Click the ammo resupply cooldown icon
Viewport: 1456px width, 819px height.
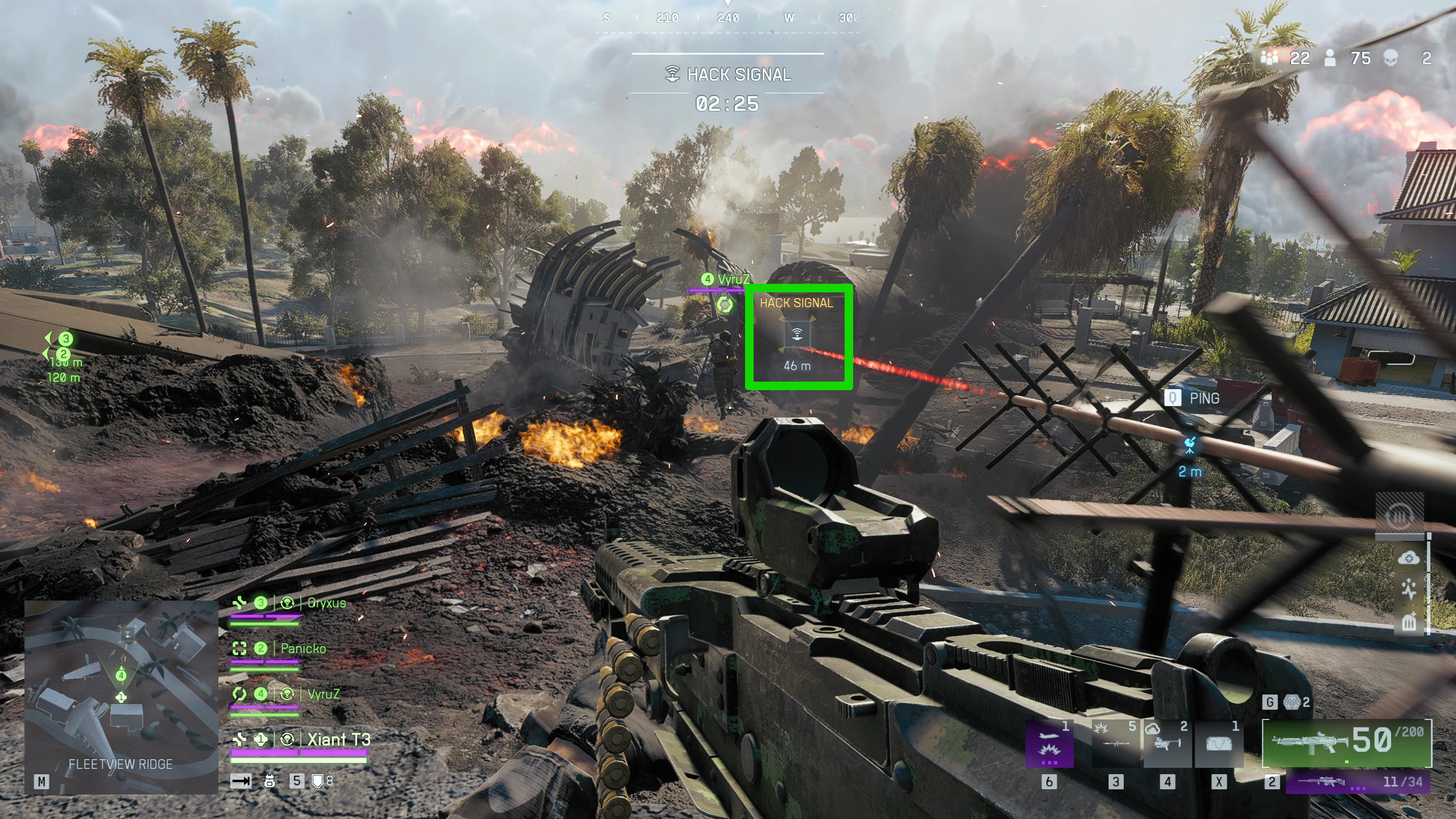1400,516
